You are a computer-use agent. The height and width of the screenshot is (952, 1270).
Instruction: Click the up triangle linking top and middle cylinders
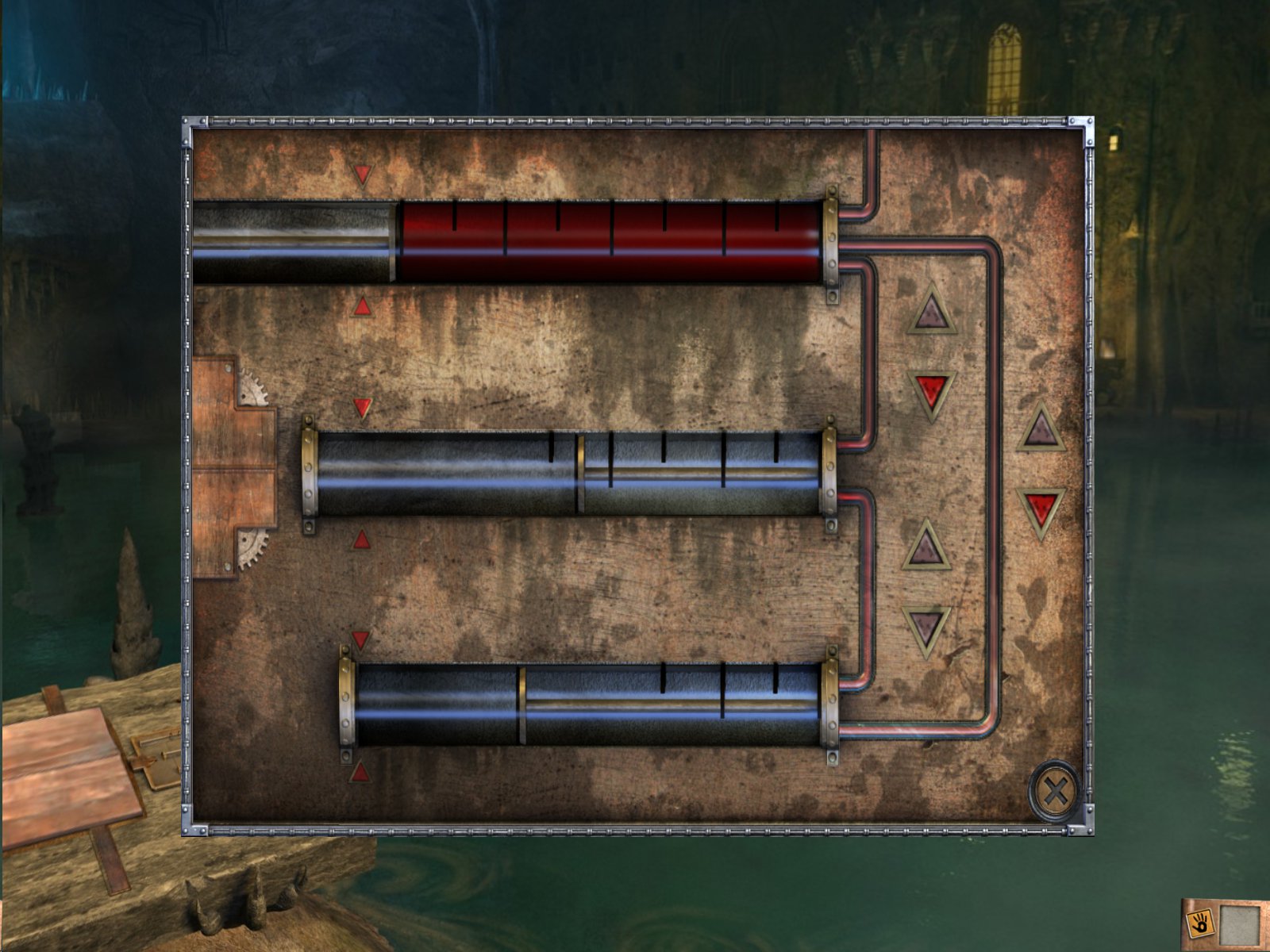tap(931, 312)
